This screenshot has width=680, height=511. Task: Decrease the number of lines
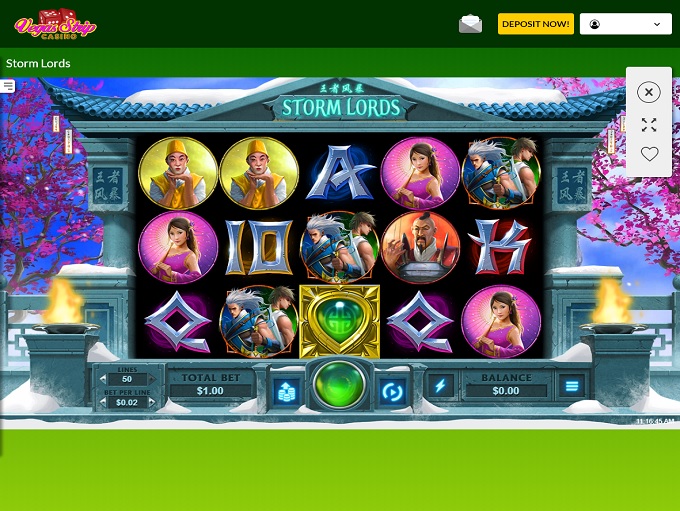[103, 379]
